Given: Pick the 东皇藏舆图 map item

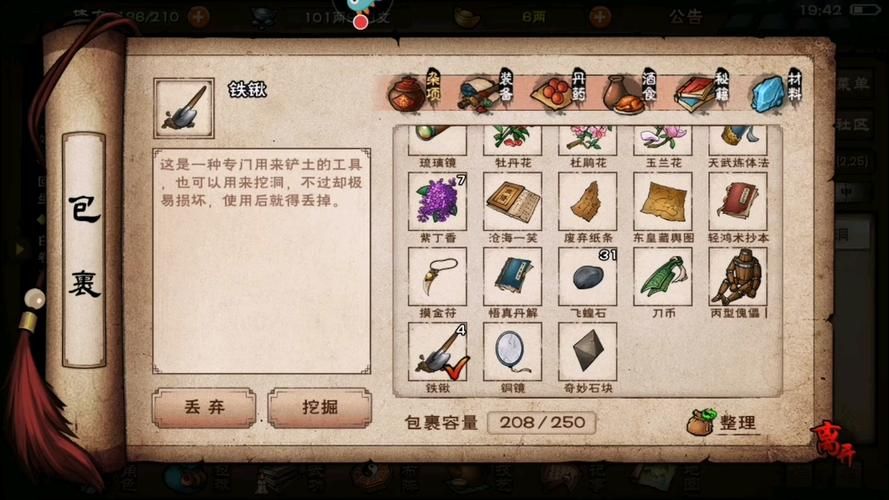Looking at the screenshot, I should pos(662,201).
